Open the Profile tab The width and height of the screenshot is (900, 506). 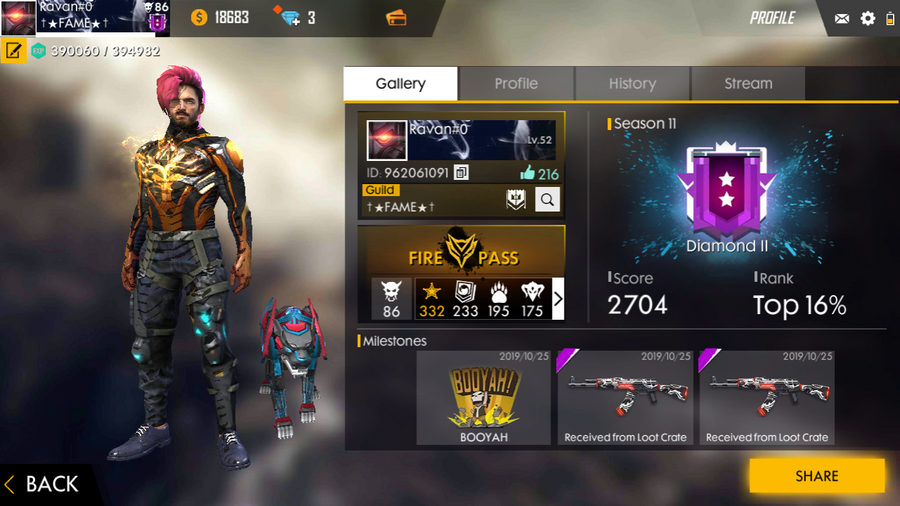[x=516, y=84]
